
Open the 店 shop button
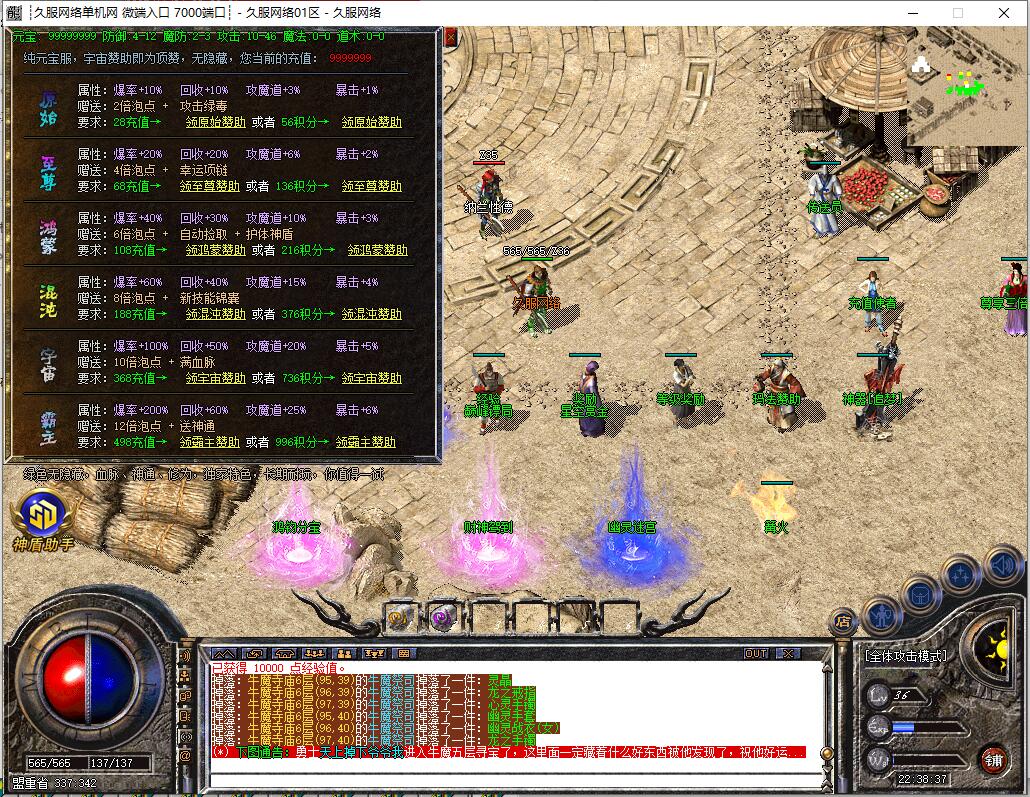coord(843,620)
